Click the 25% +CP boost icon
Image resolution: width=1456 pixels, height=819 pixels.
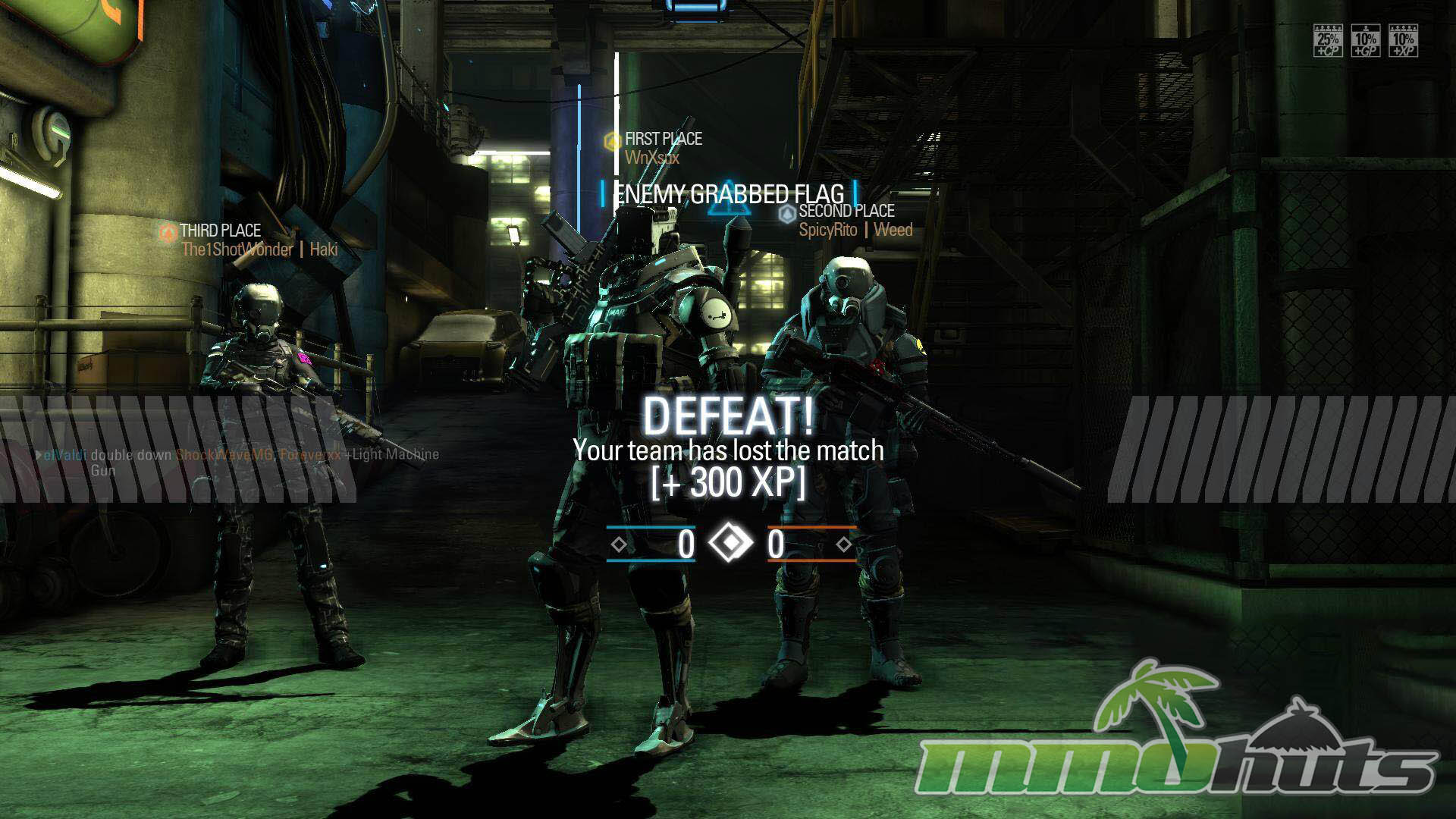click(1328, 40)
